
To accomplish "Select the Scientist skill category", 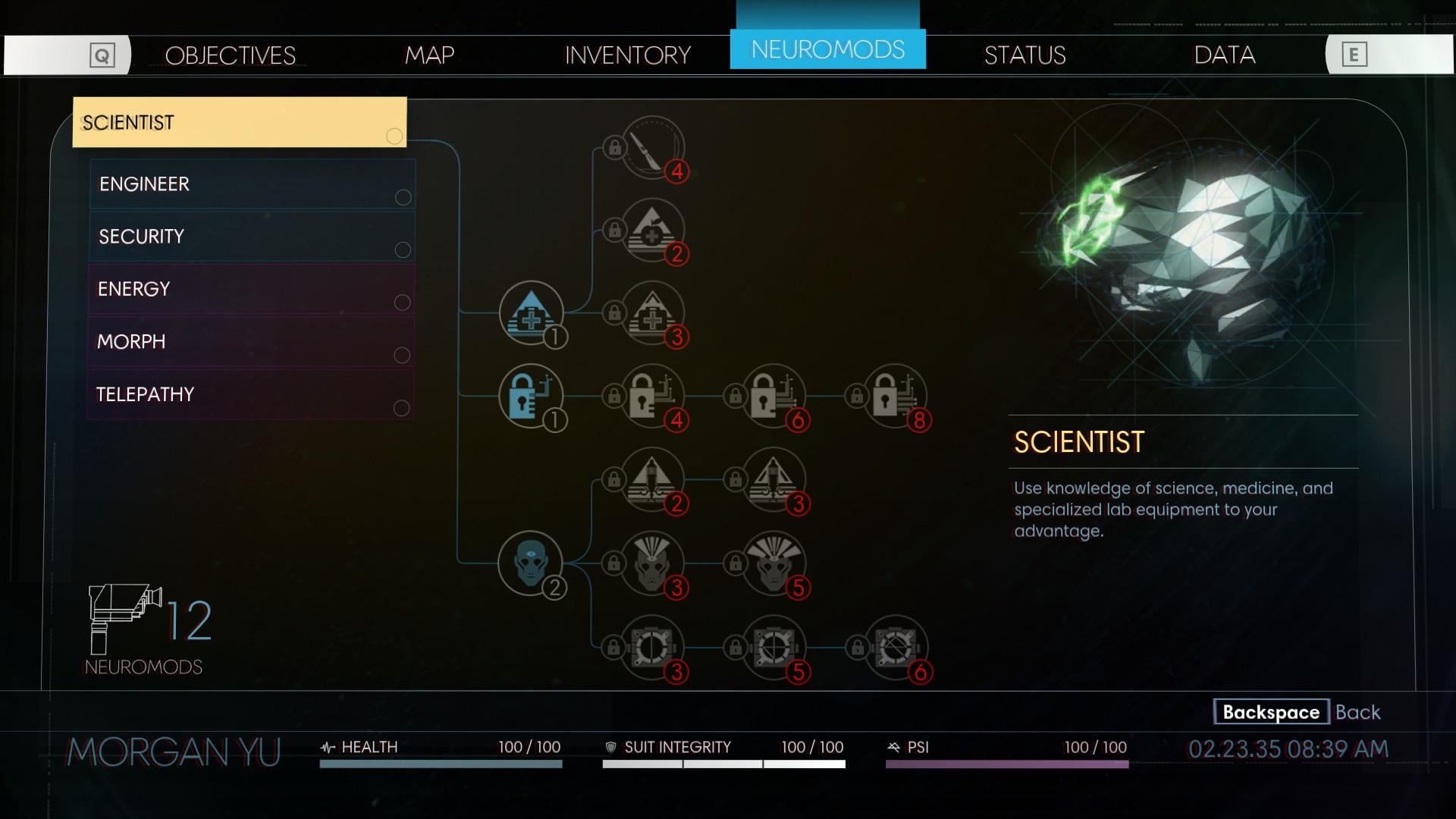I will [239, 122].
